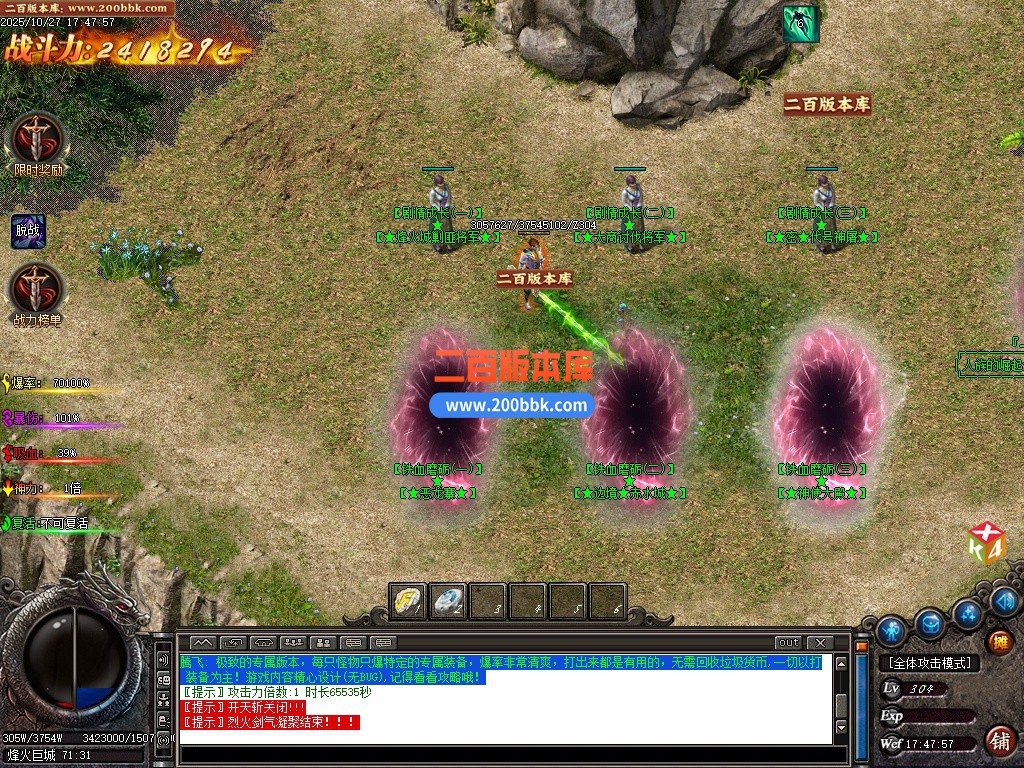Click the 脱战 leave-combat button

tap(28, 231)
